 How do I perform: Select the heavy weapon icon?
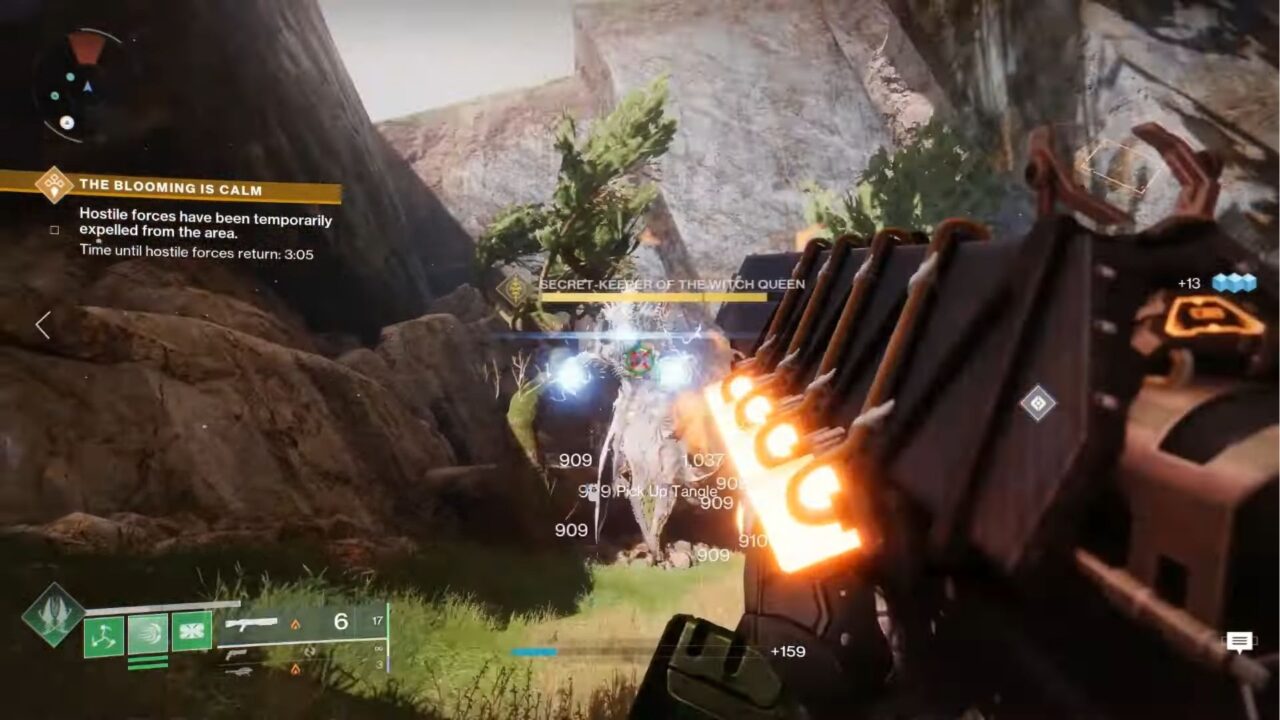pyautogui.click(x=239, y=672)
